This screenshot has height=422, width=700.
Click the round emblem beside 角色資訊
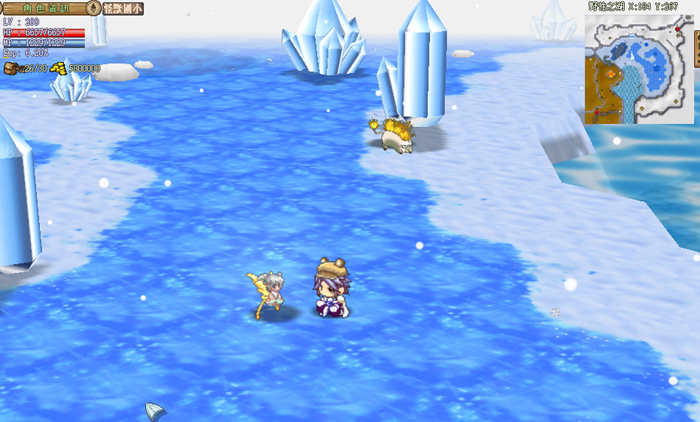[93, 7]
